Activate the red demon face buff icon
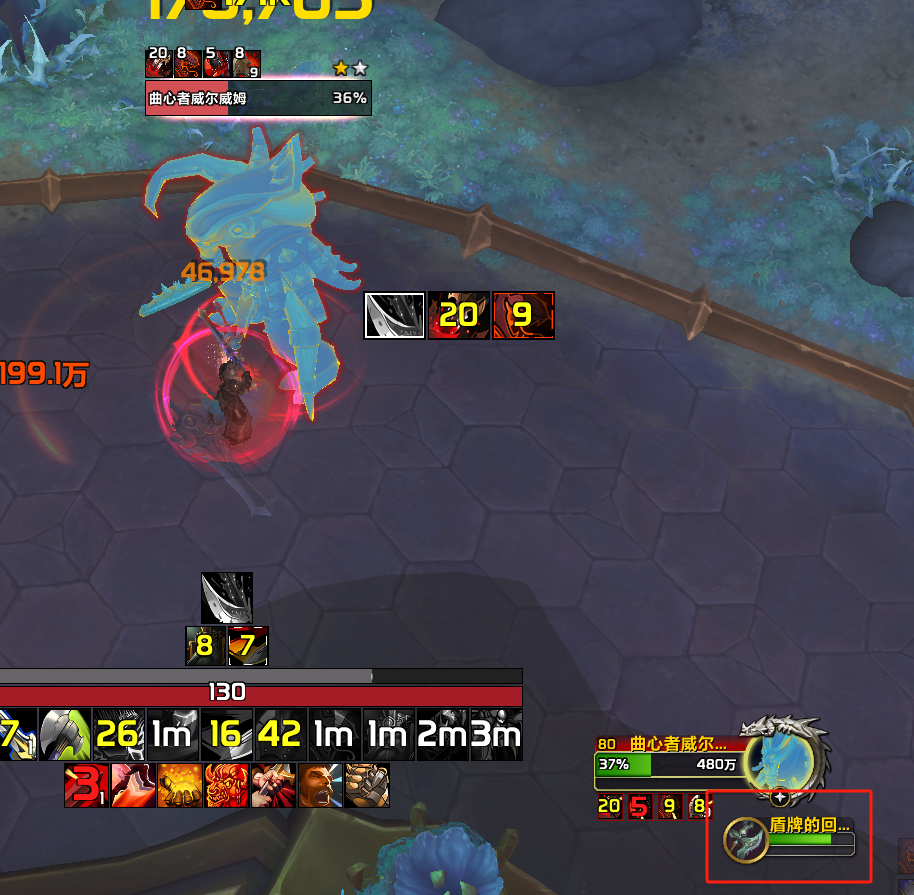This screenshot has height=895, width=914. click(226, 786)
